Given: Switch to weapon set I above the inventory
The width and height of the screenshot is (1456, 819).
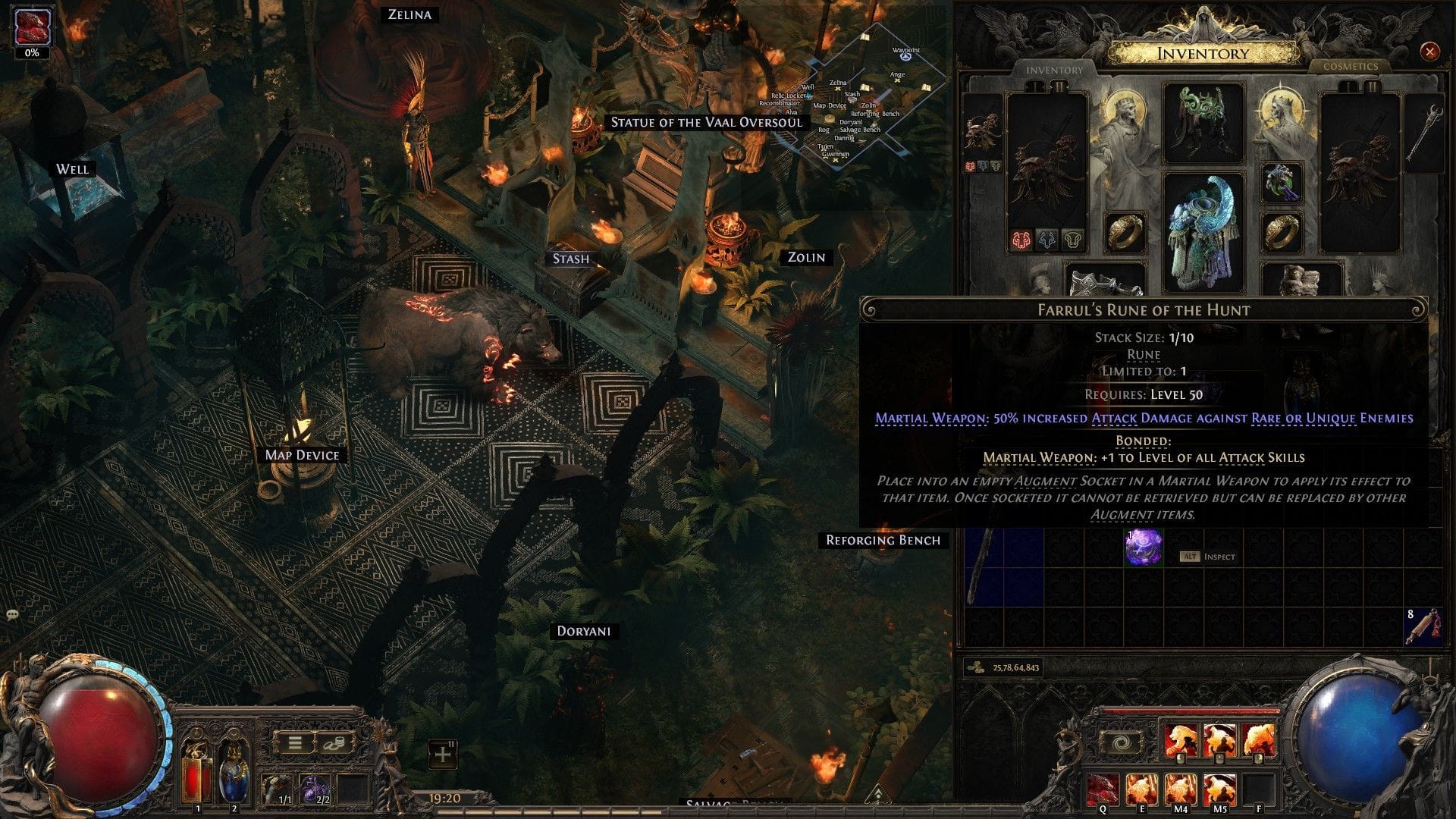Looking at the screenshot, I should point(1036,86).
